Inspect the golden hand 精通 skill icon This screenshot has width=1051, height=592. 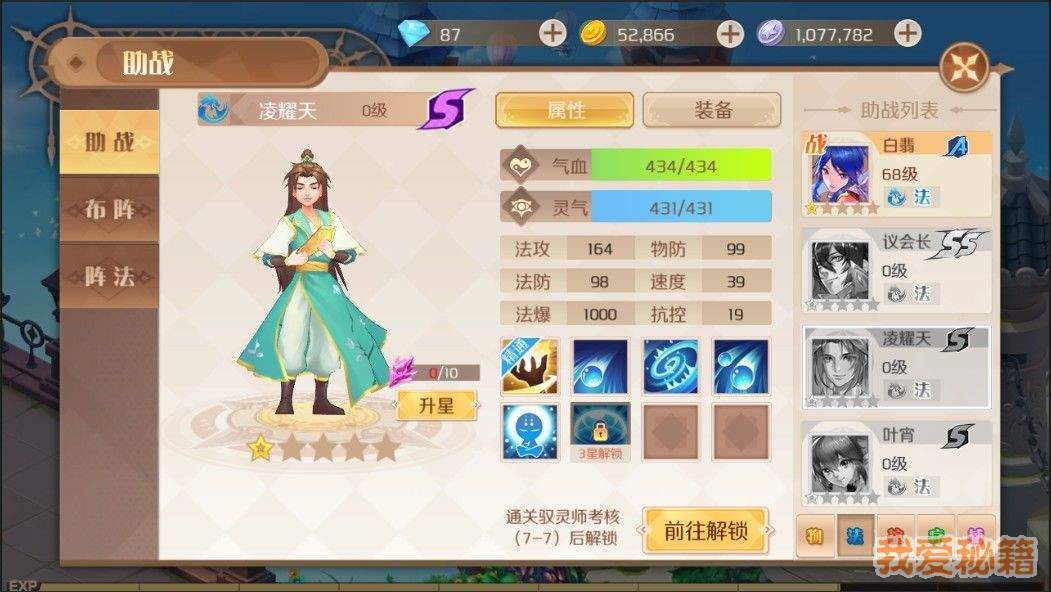[x=529, y=366]
